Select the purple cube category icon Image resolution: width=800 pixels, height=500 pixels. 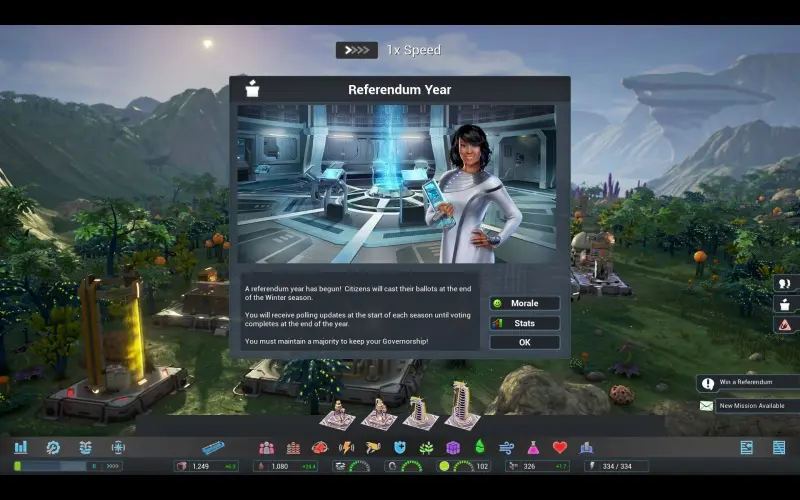point(453,447)
